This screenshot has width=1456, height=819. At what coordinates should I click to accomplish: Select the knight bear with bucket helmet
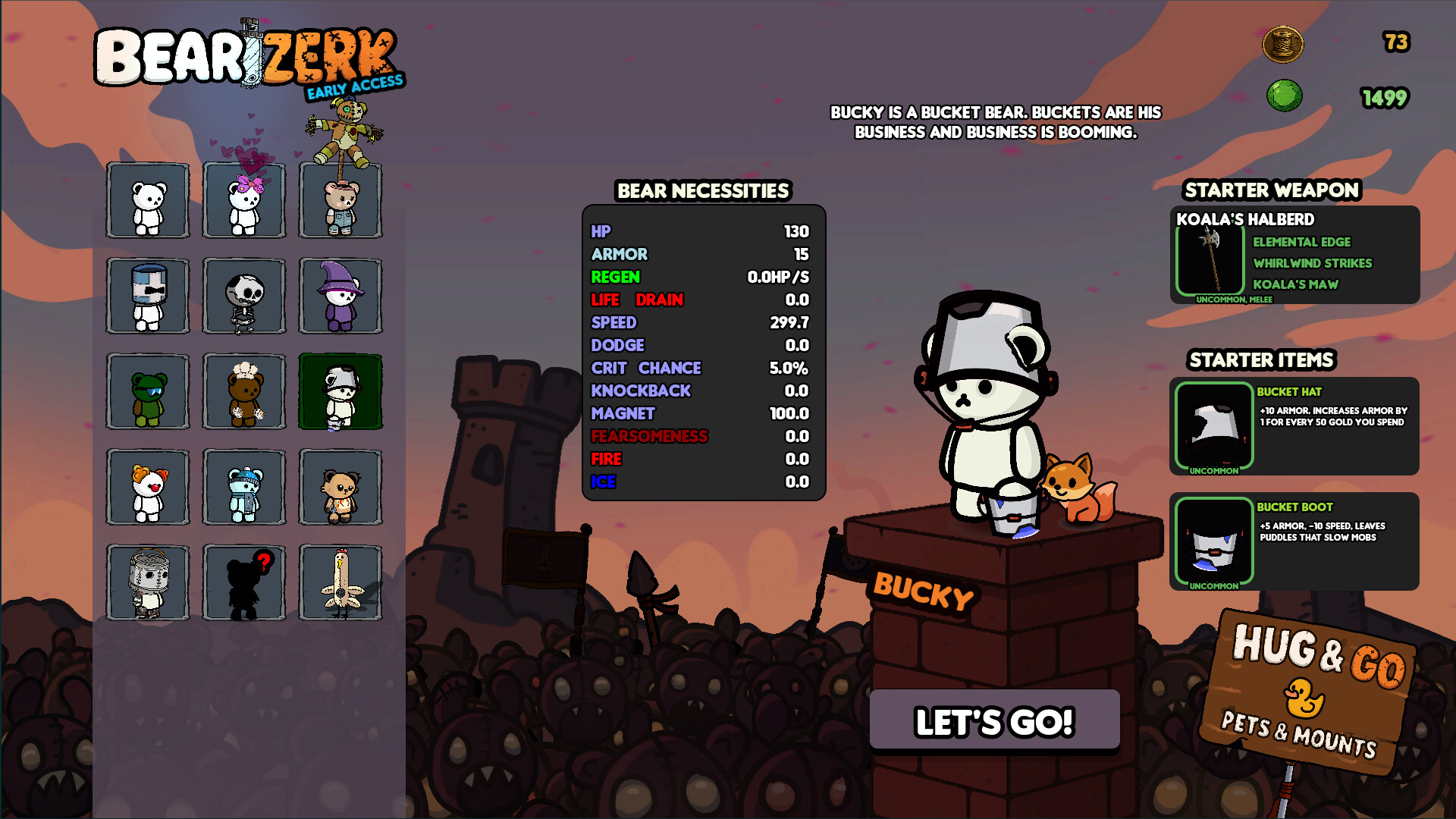149,296
